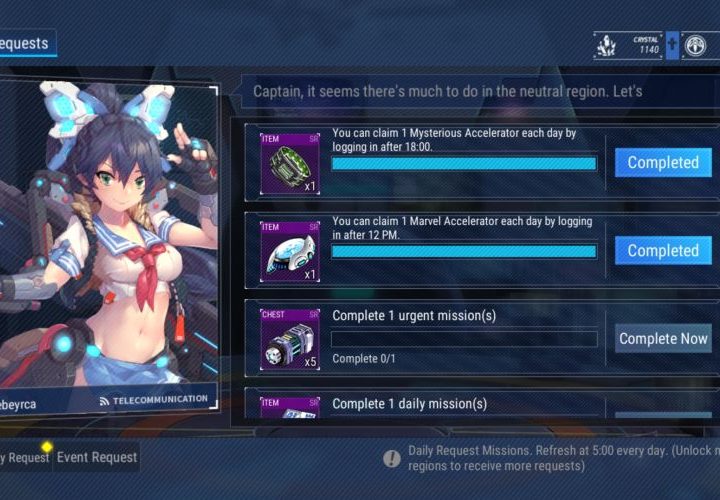Viewport: 720px width, 500px height.
Task: View the urgent mission chest reward
Action: pyautogui.click(x=290, y=339)
